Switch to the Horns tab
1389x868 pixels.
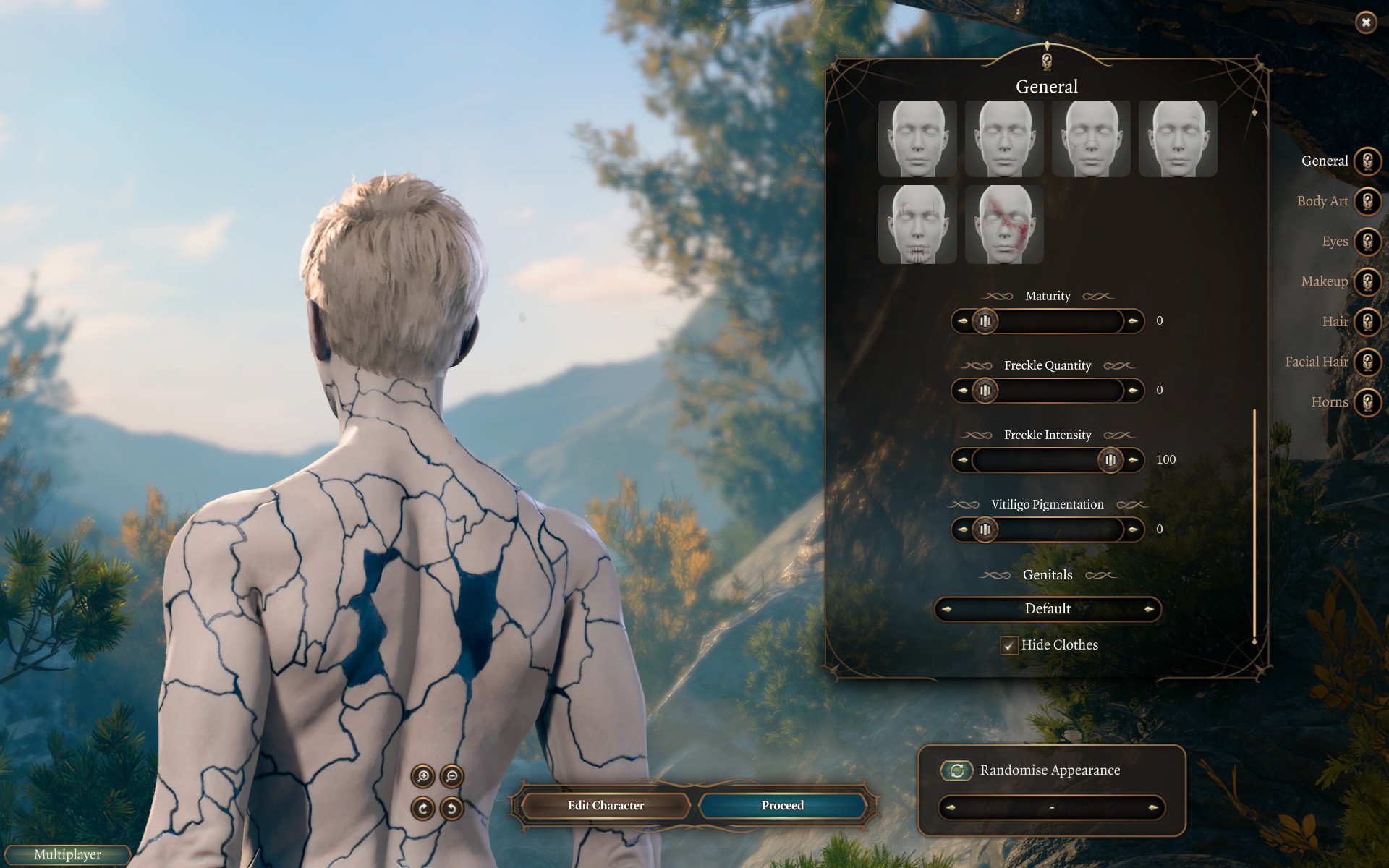[x=1367, y=402]
